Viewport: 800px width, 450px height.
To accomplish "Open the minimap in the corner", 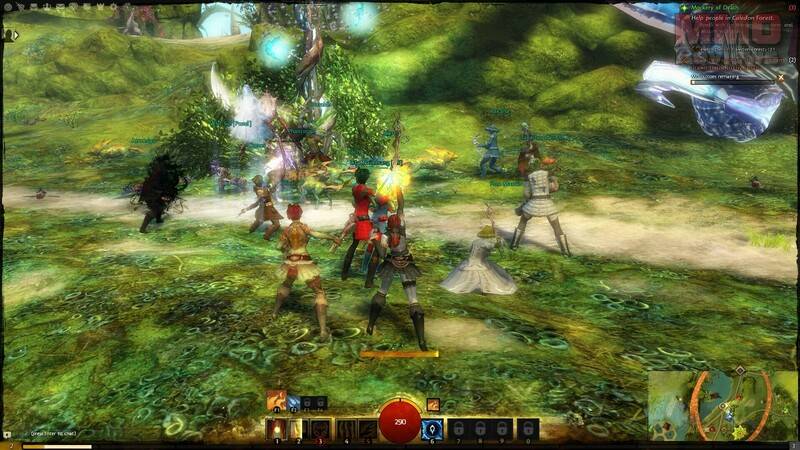I will [x=722, y=405].
